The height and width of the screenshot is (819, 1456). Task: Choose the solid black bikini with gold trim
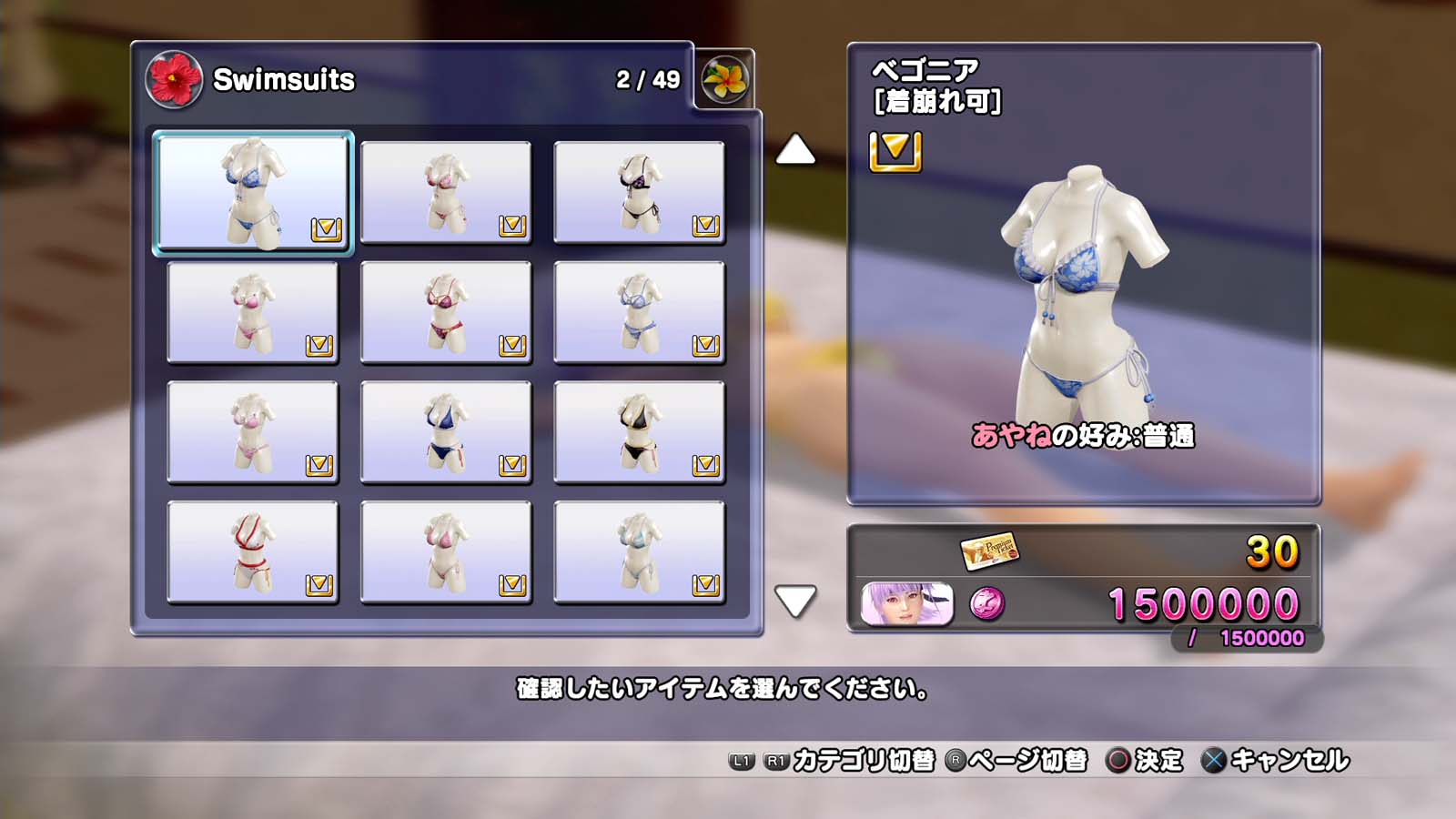coord(639,432)
